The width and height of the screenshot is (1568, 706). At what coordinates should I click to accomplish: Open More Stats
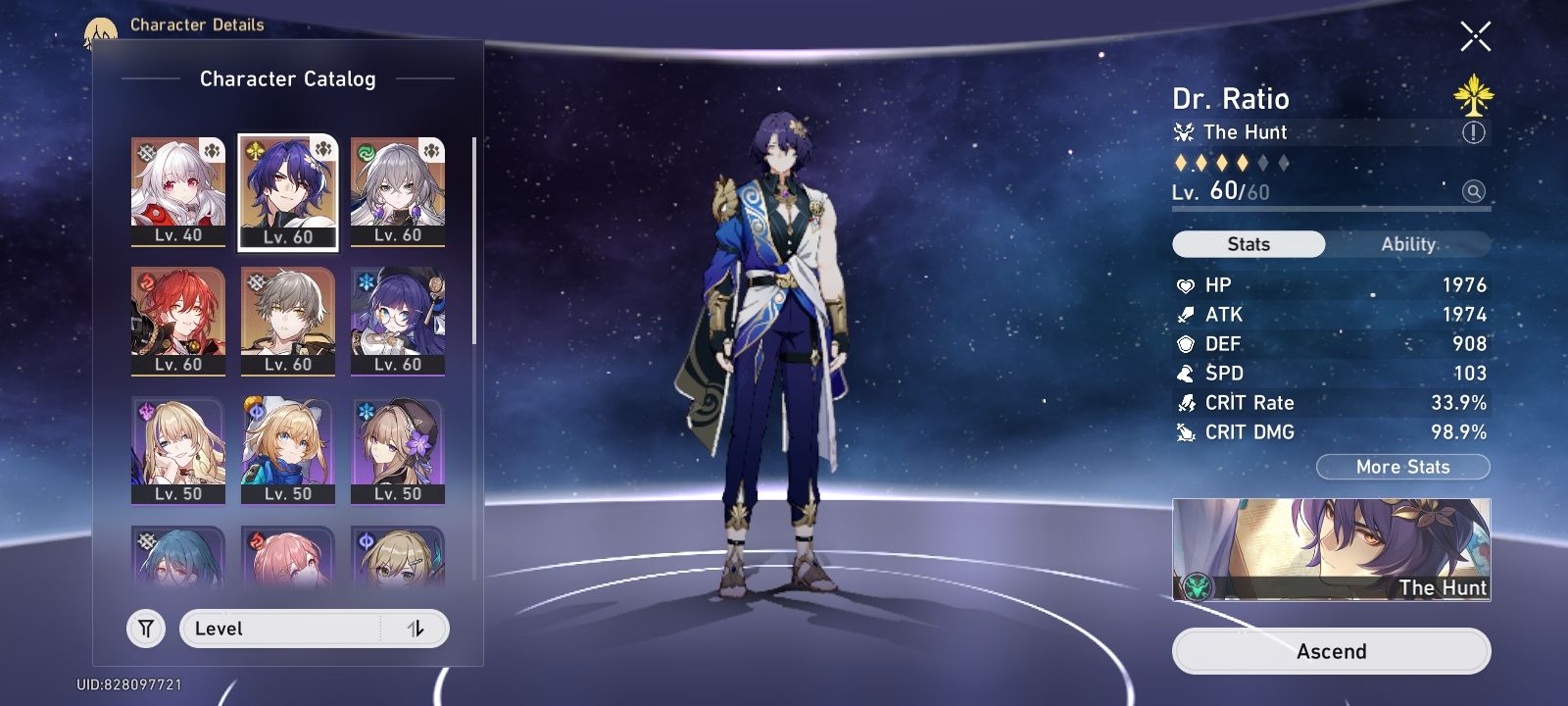coord(1403,467)
